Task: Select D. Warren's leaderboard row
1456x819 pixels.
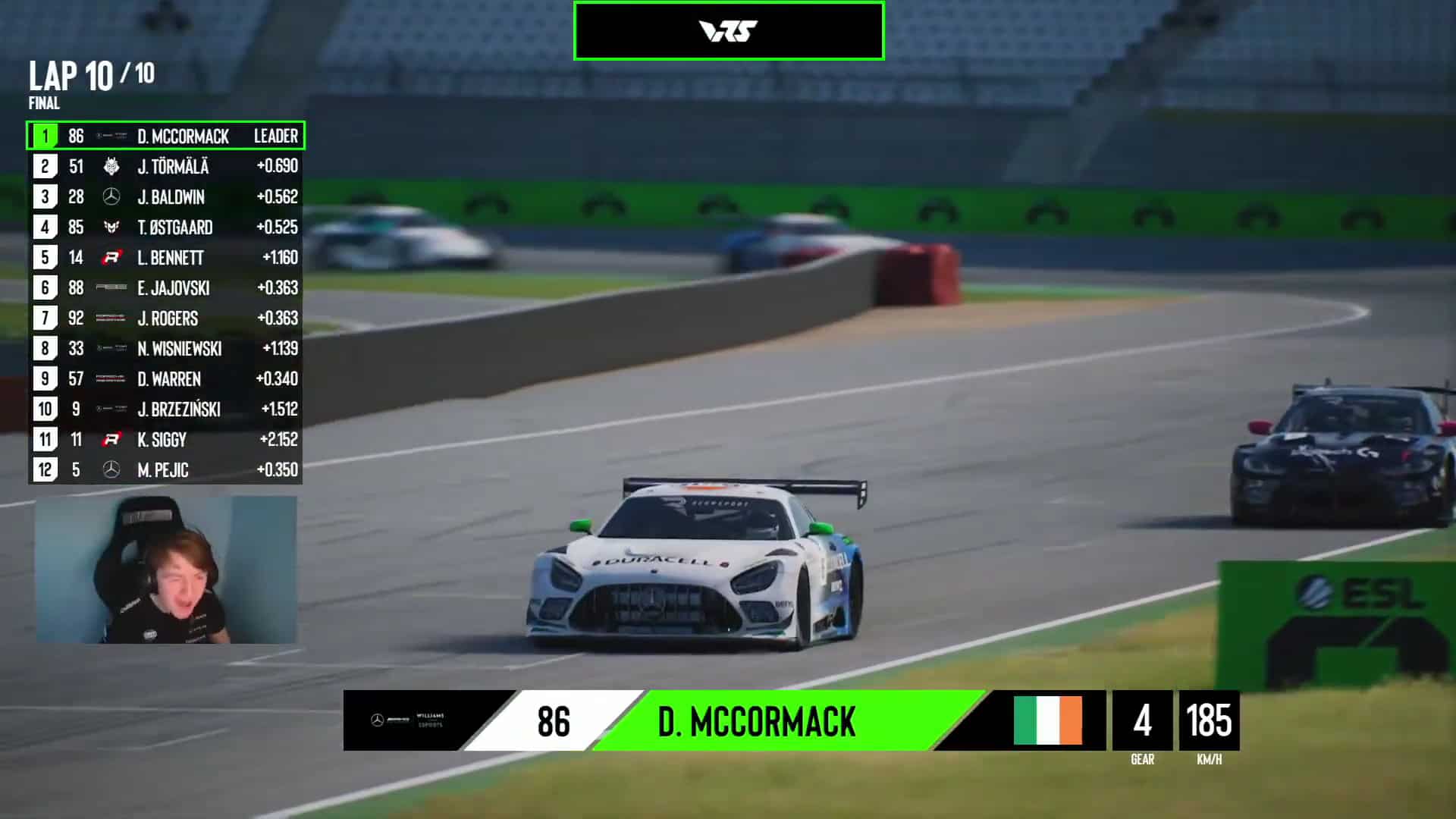Action: 166,379
